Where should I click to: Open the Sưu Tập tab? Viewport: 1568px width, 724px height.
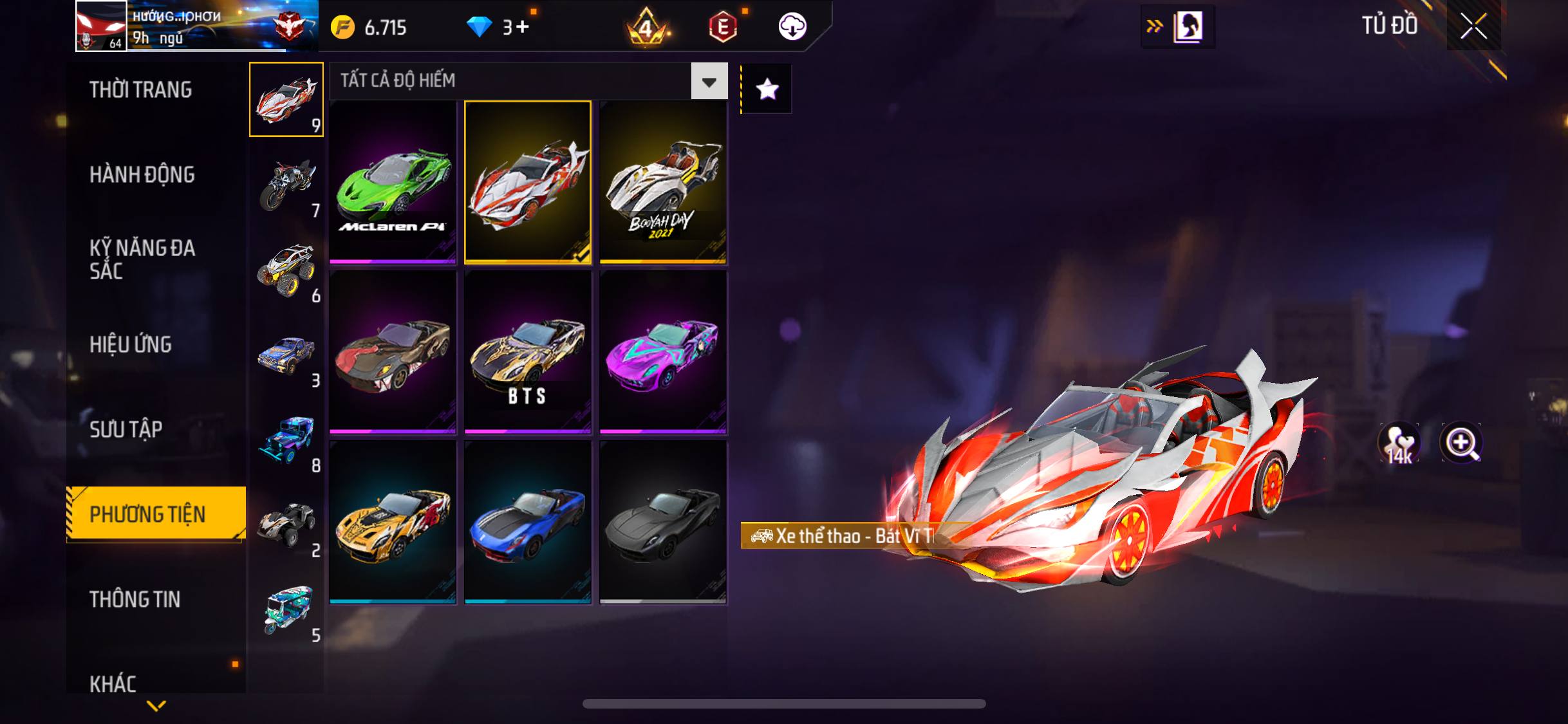pyautogui.click(x=126, y=429)
